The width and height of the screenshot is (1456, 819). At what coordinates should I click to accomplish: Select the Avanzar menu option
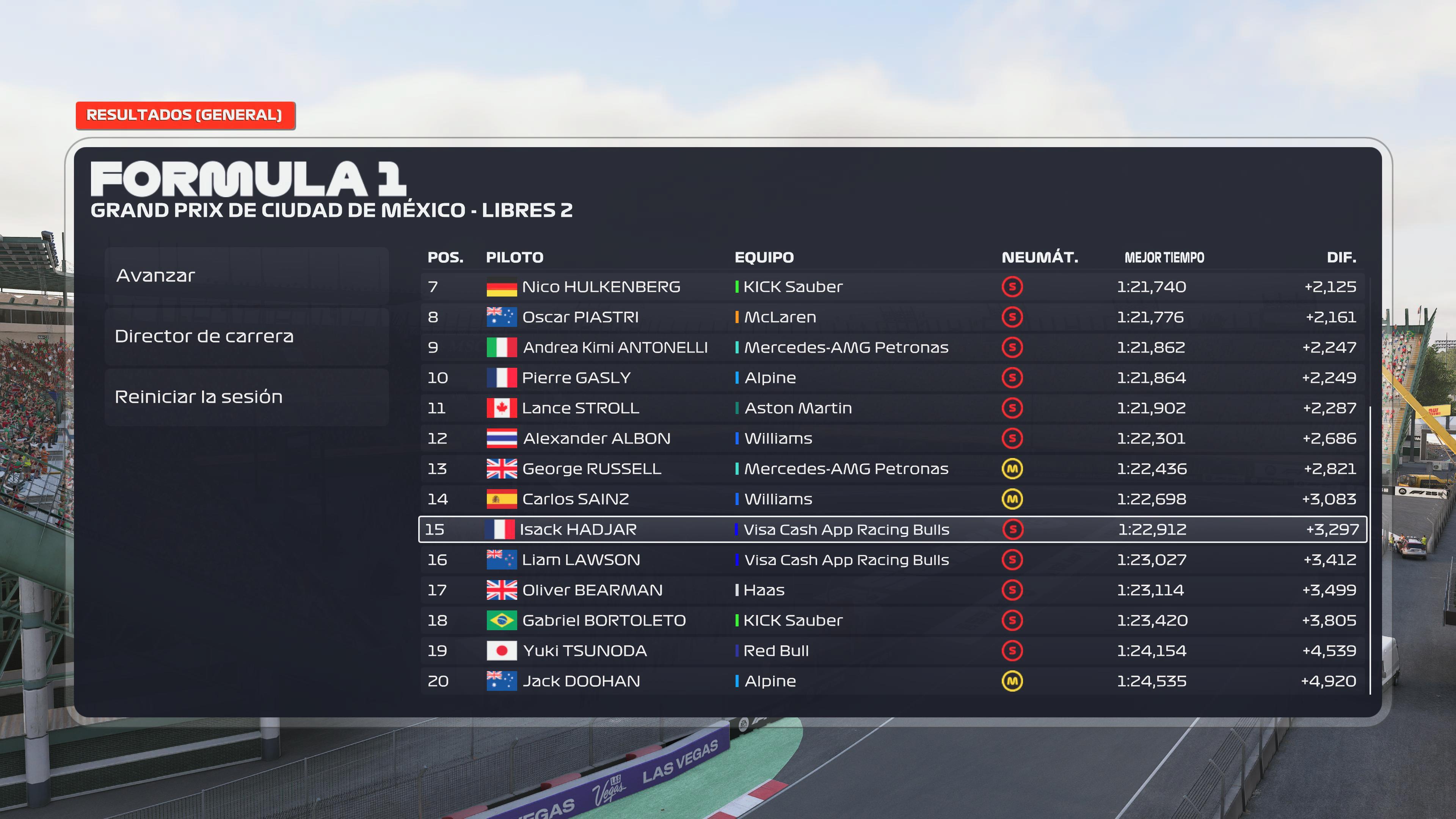point(246,276)
